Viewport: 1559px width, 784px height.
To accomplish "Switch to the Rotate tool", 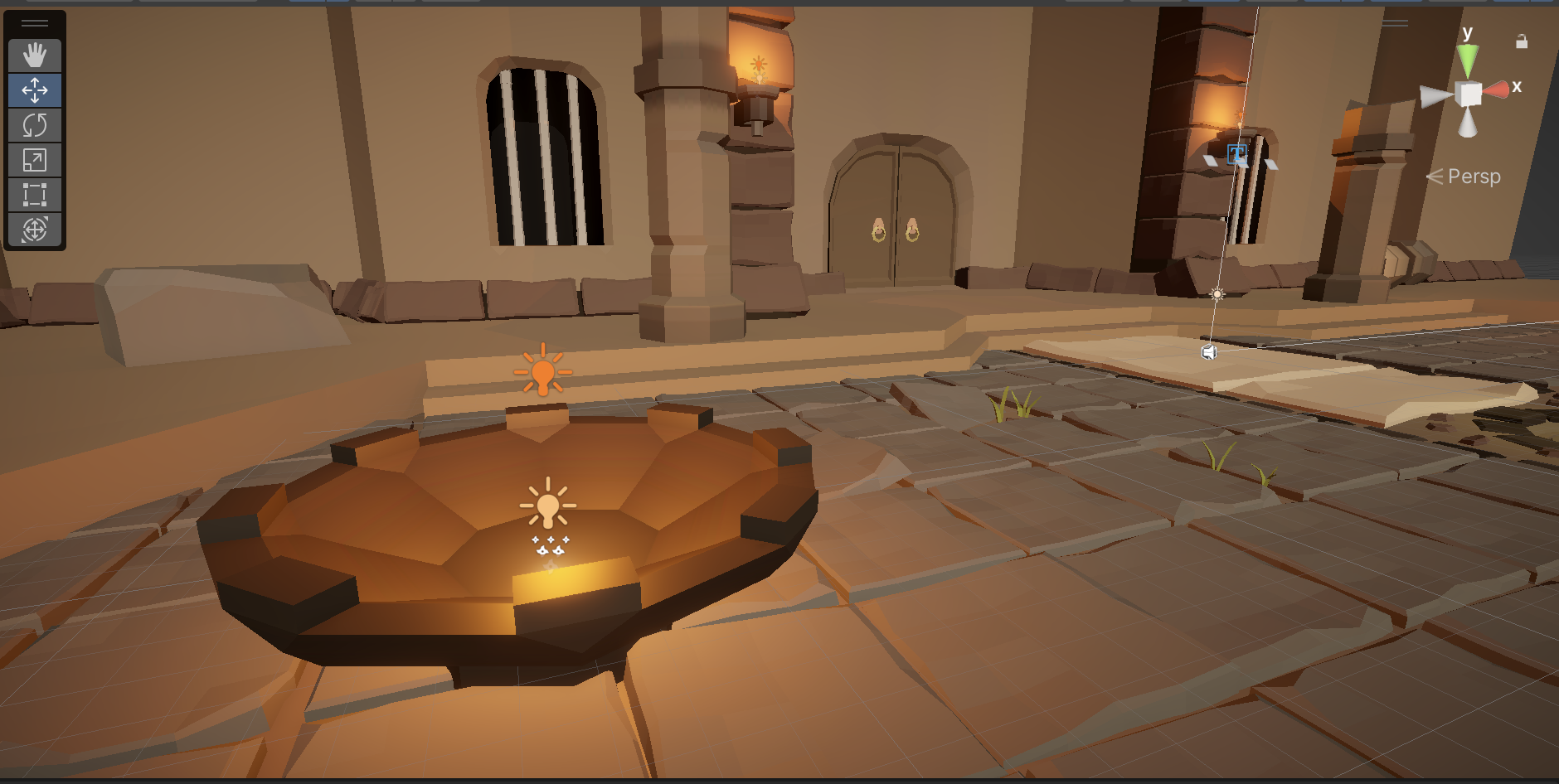I will point(35,125).
